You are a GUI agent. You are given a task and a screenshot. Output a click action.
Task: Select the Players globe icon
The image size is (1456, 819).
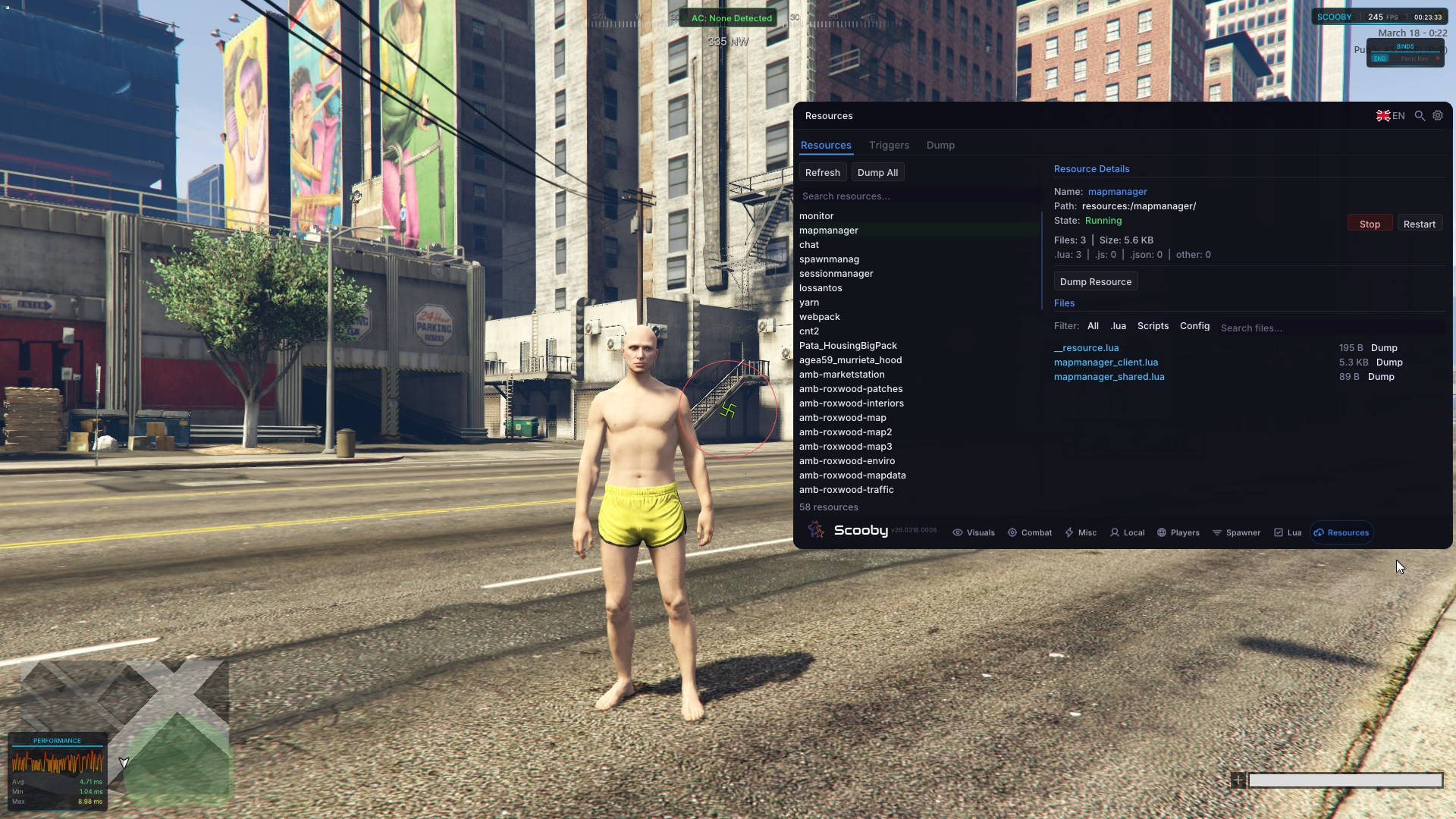(x=1163, y=532)
